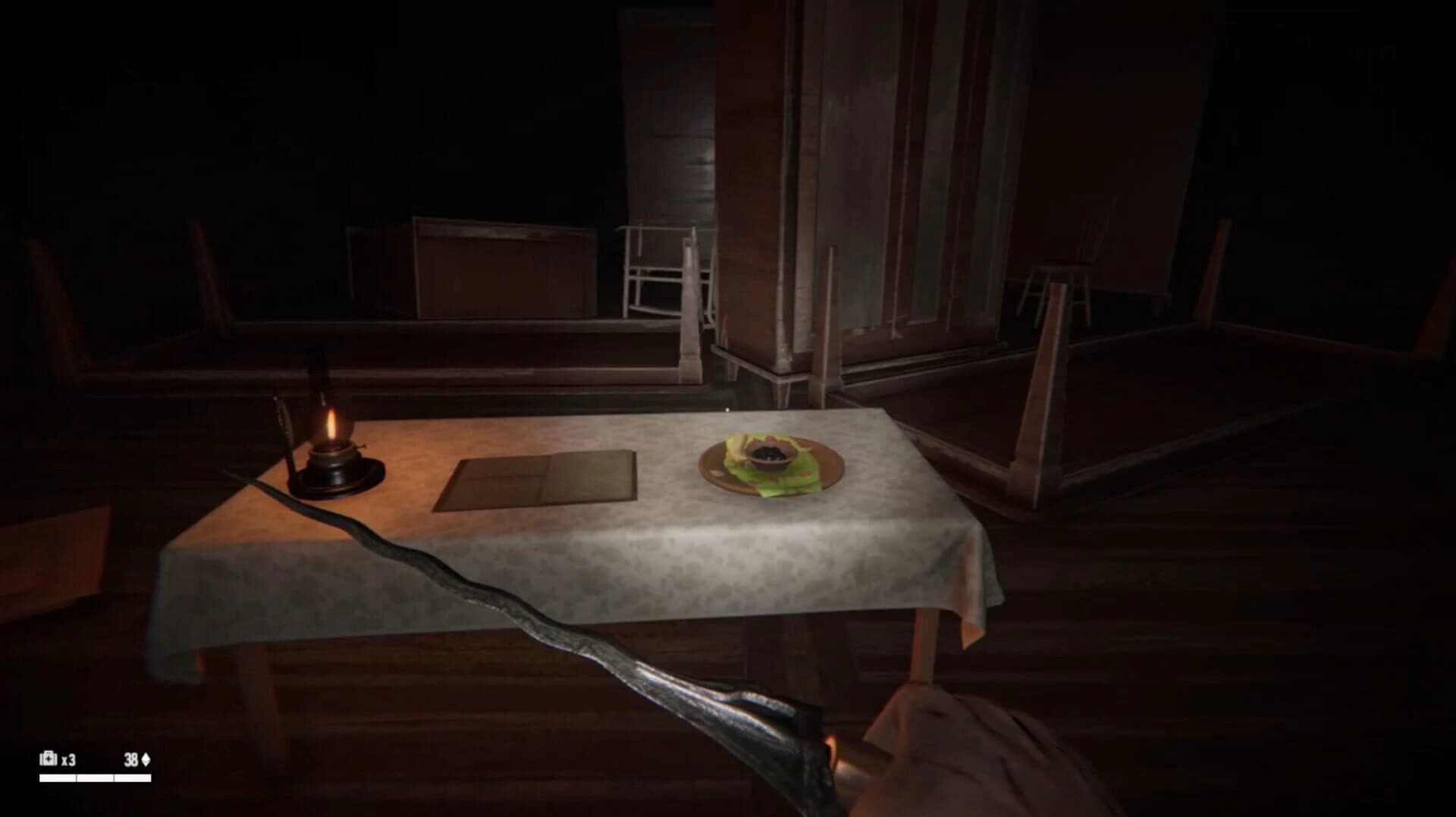Click the first aid kit icon

(x=47, y=757)
